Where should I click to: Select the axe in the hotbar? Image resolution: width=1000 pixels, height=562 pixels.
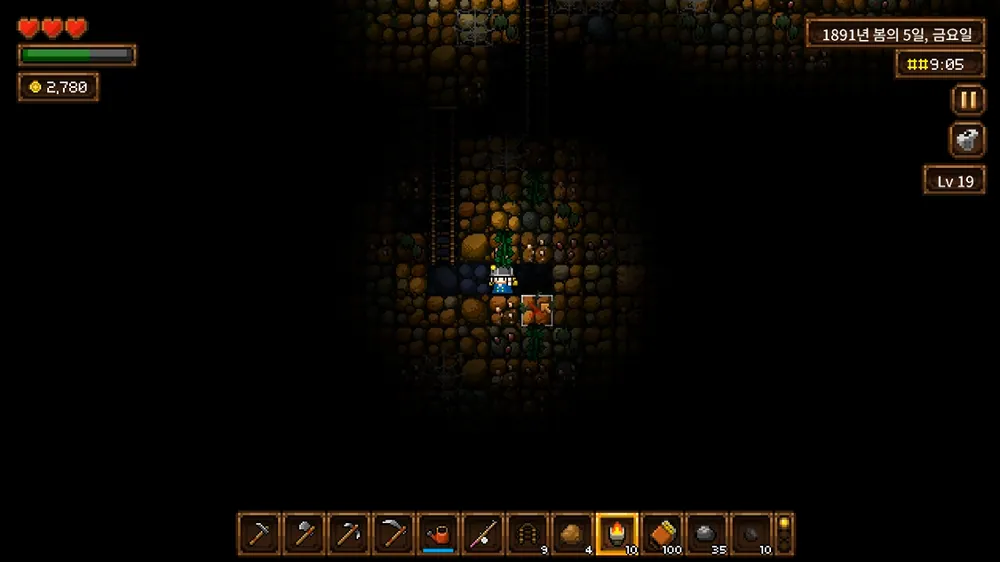pyautogui.click(x=304, y=533)
